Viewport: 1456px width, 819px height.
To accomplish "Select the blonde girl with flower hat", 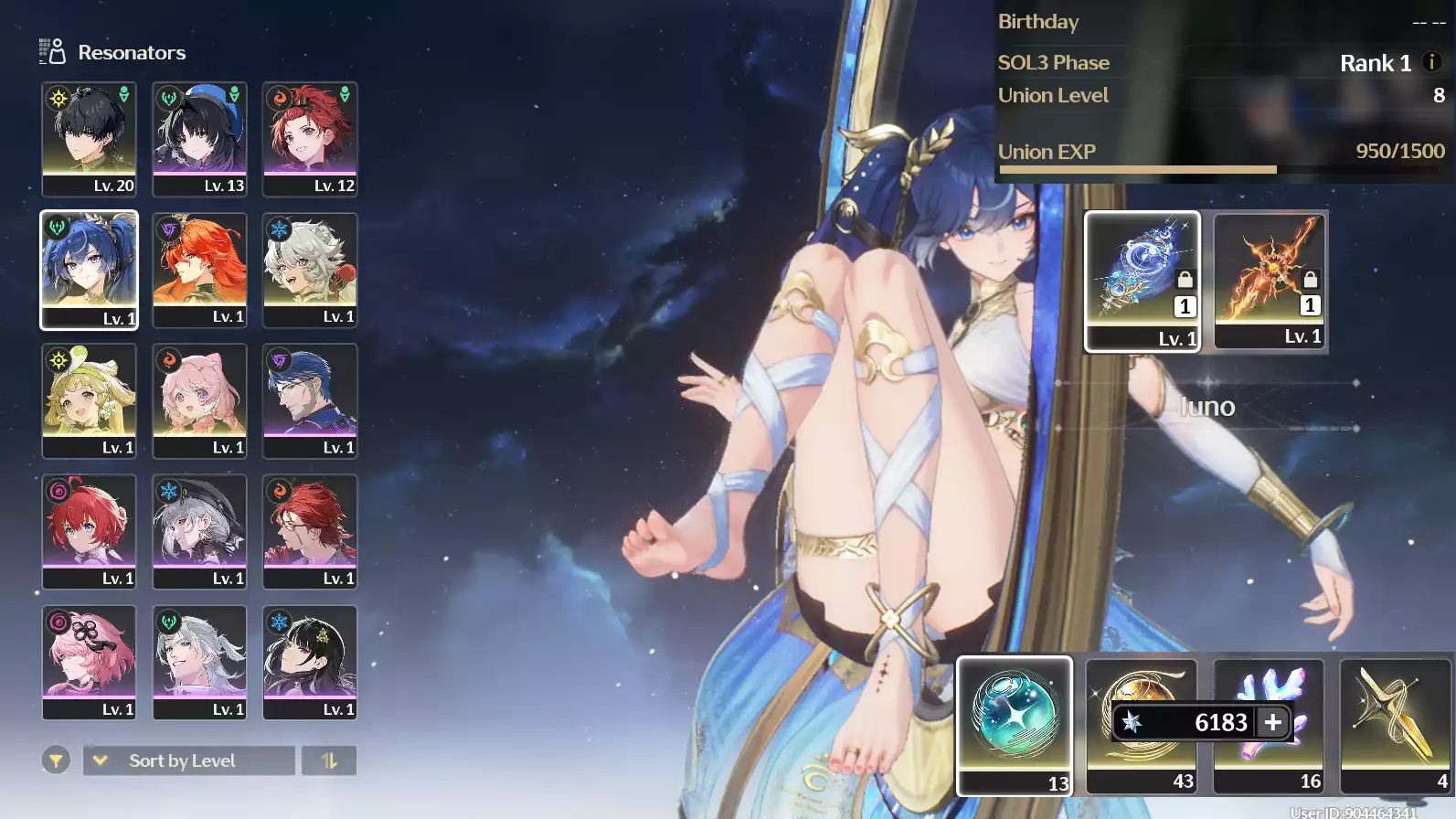I will tap(89, 400).
